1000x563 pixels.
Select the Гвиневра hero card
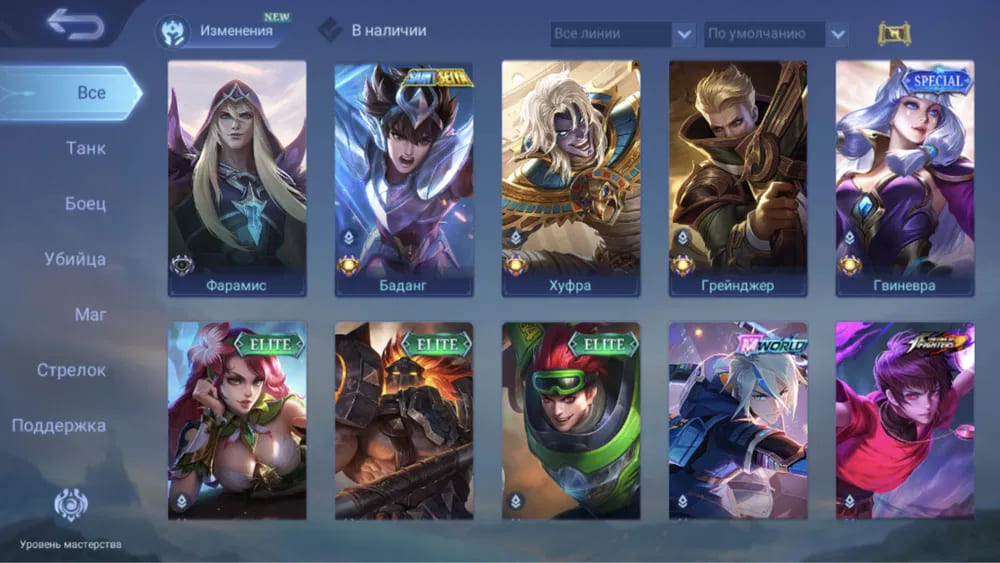905,178
